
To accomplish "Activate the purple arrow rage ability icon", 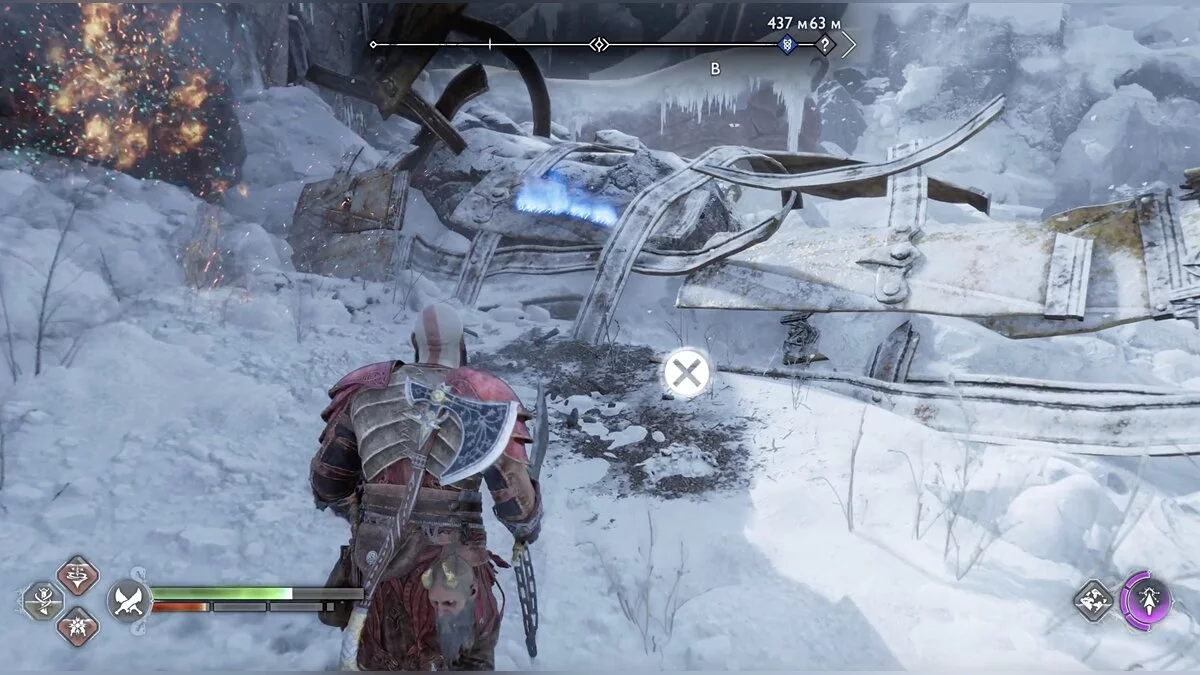I will [1145, 600].
